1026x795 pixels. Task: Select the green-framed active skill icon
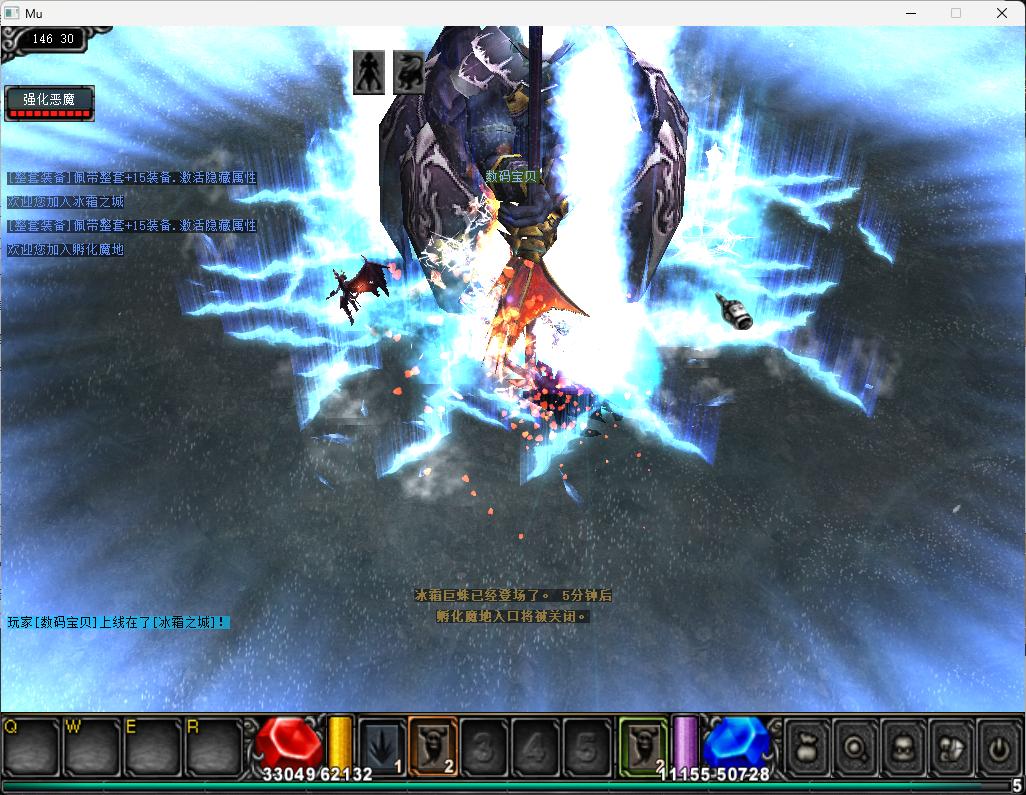643,746
